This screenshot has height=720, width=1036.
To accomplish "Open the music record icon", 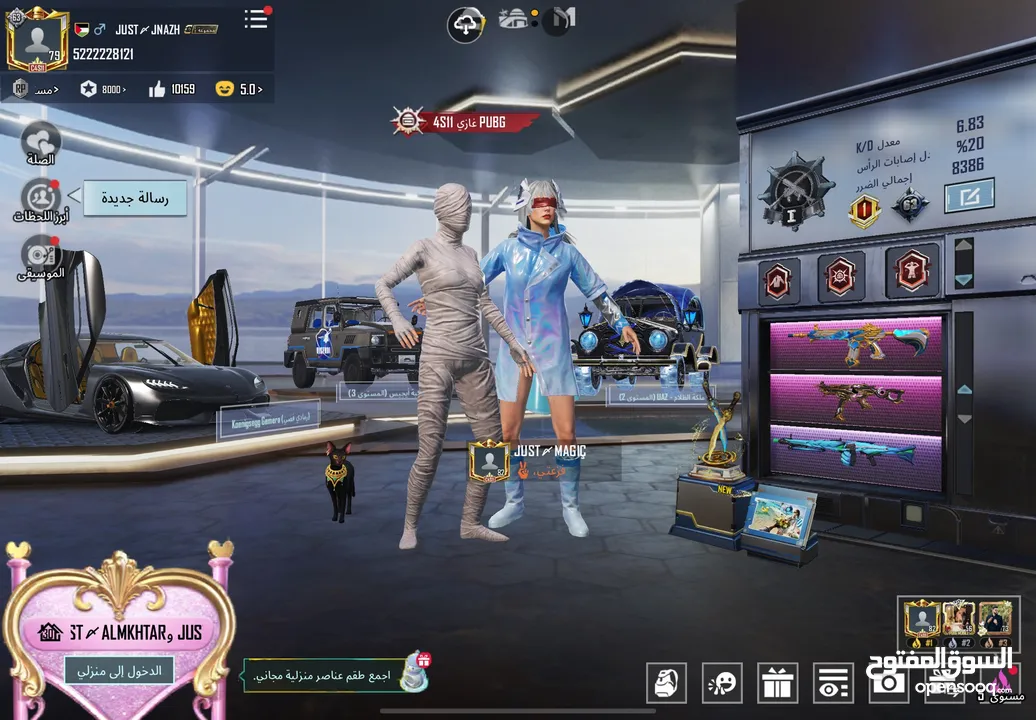I will tap(41, 254).
